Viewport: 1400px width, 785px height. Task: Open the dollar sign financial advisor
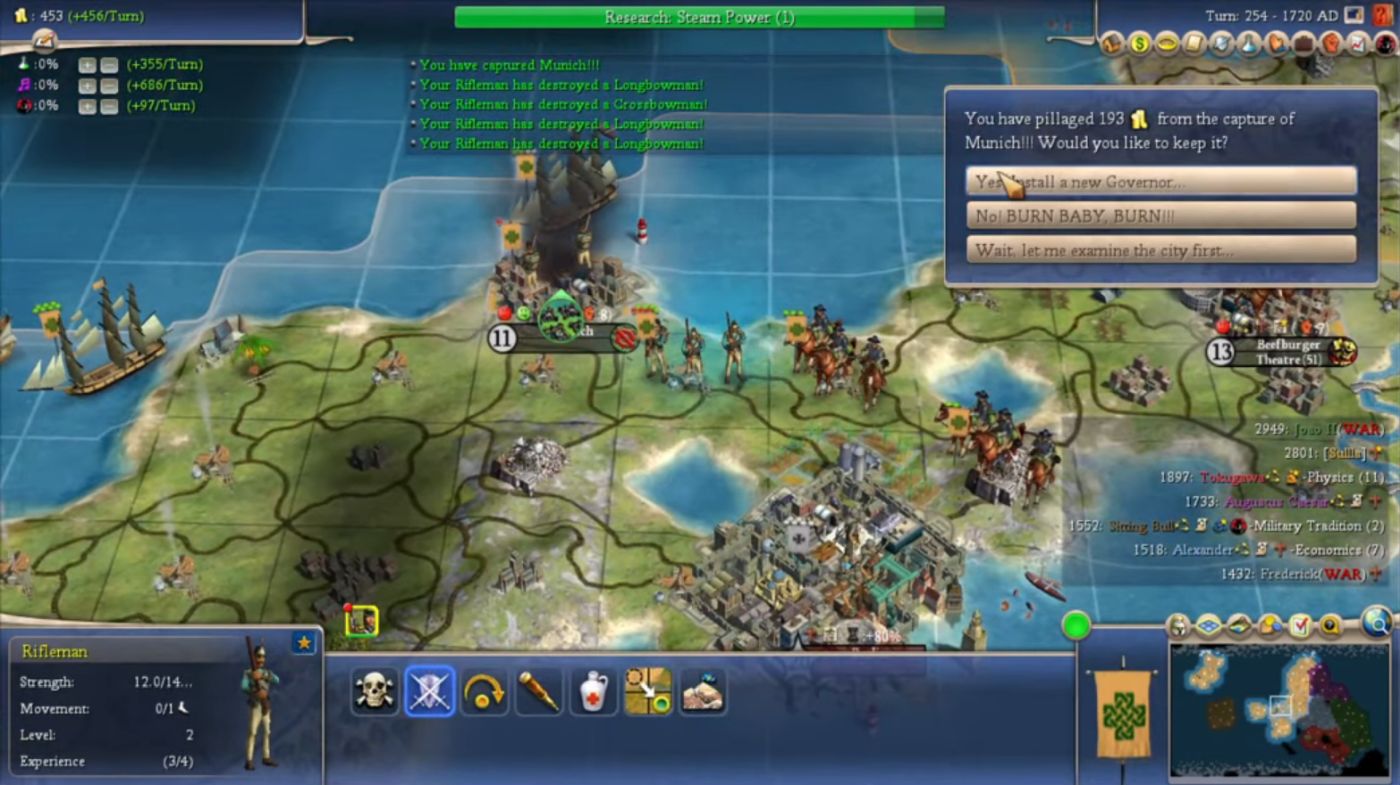[x=1140, y=44]
